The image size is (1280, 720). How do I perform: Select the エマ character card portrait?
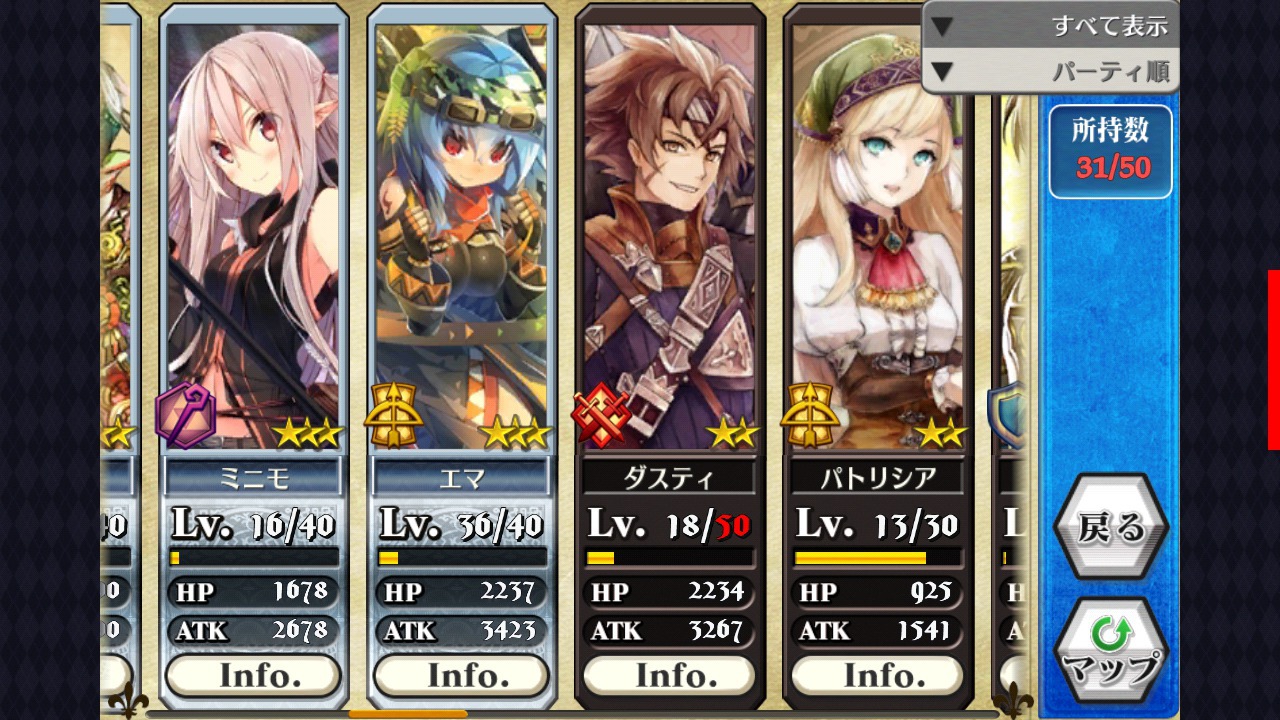click(461, 230)
